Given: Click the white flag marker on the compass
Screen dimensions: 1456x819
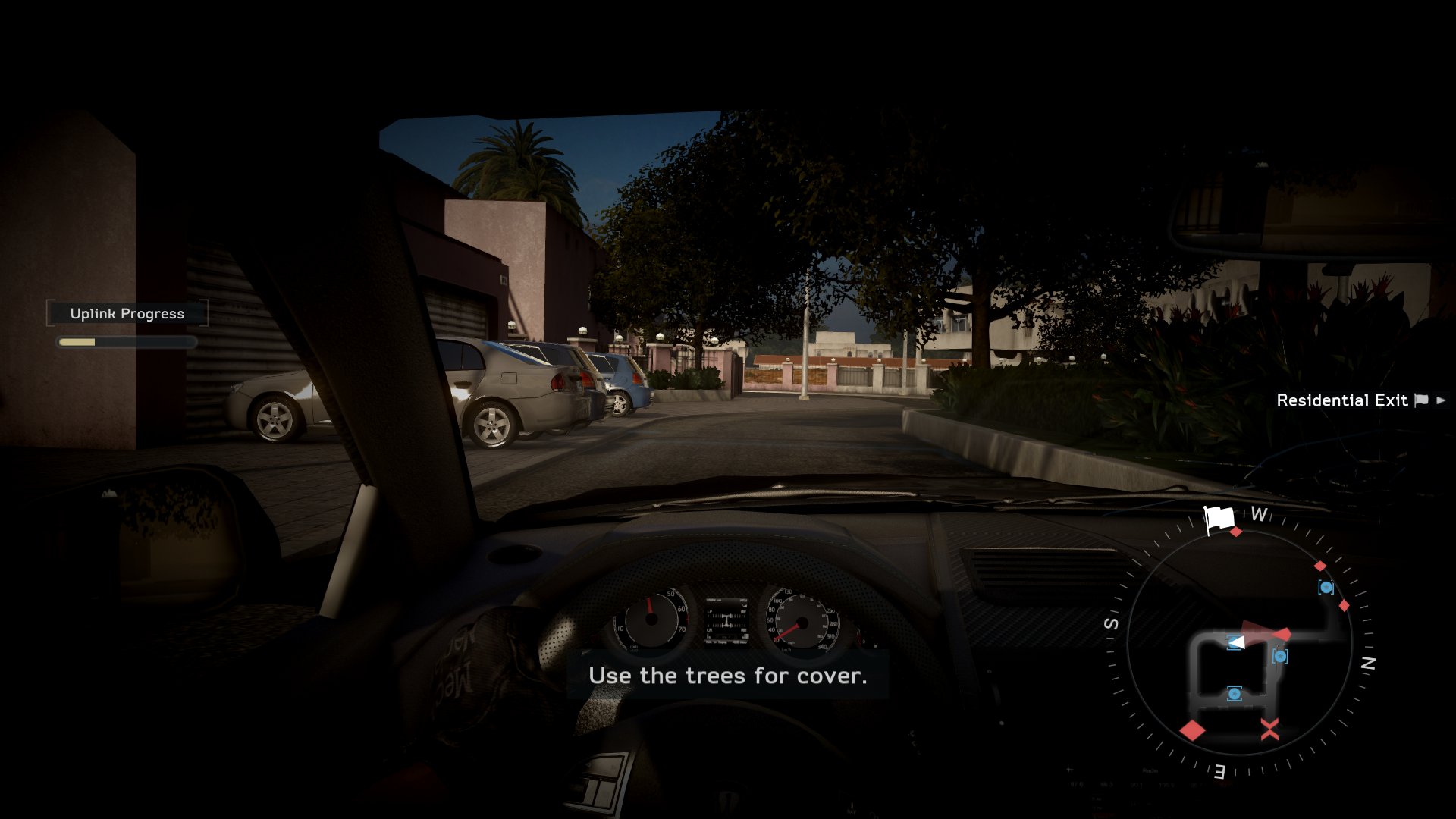Looking at the screenshot, I should pyautogui.click(x=1219, y=519).
